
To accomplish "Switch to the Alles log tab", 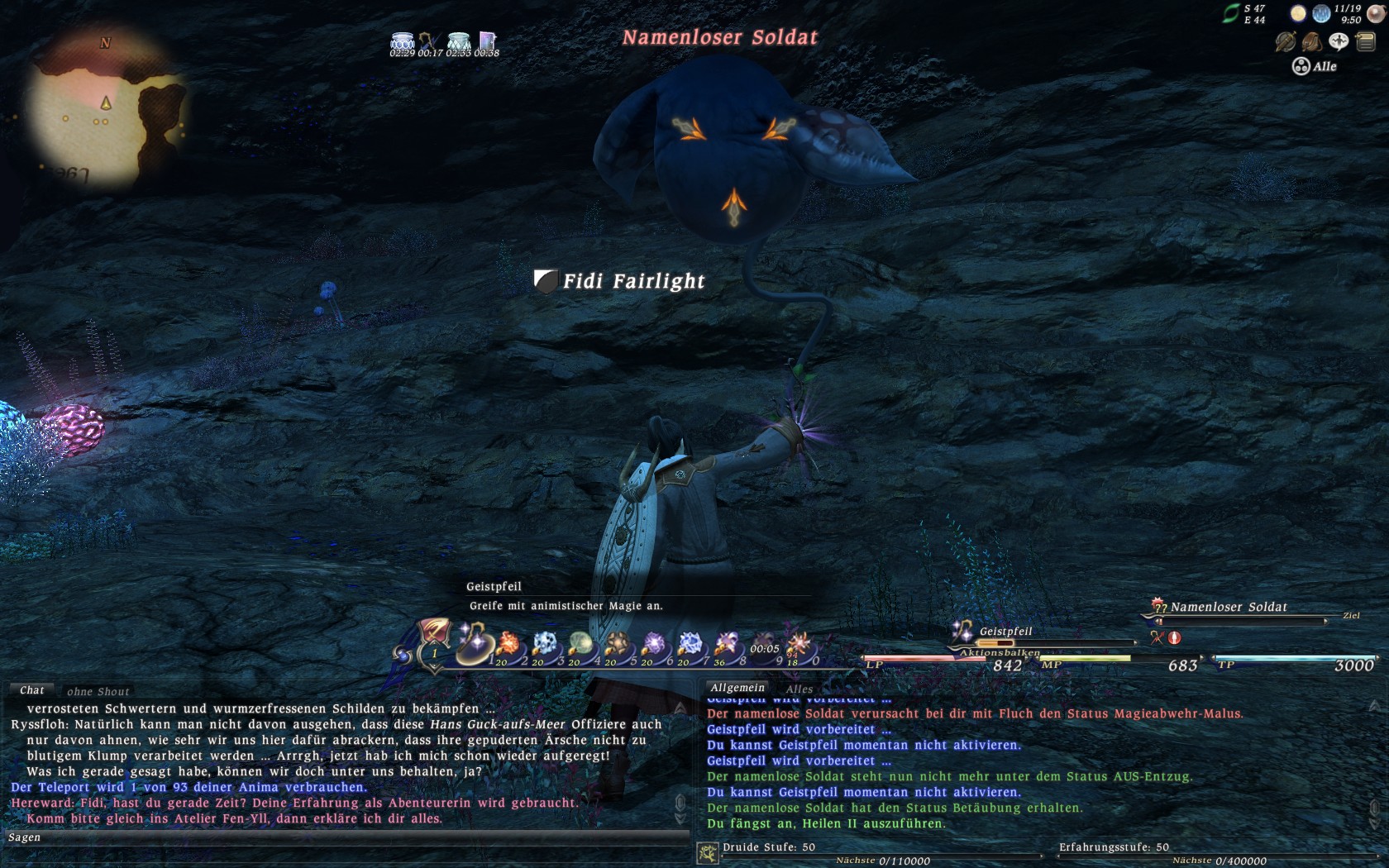I will [799, 689].
